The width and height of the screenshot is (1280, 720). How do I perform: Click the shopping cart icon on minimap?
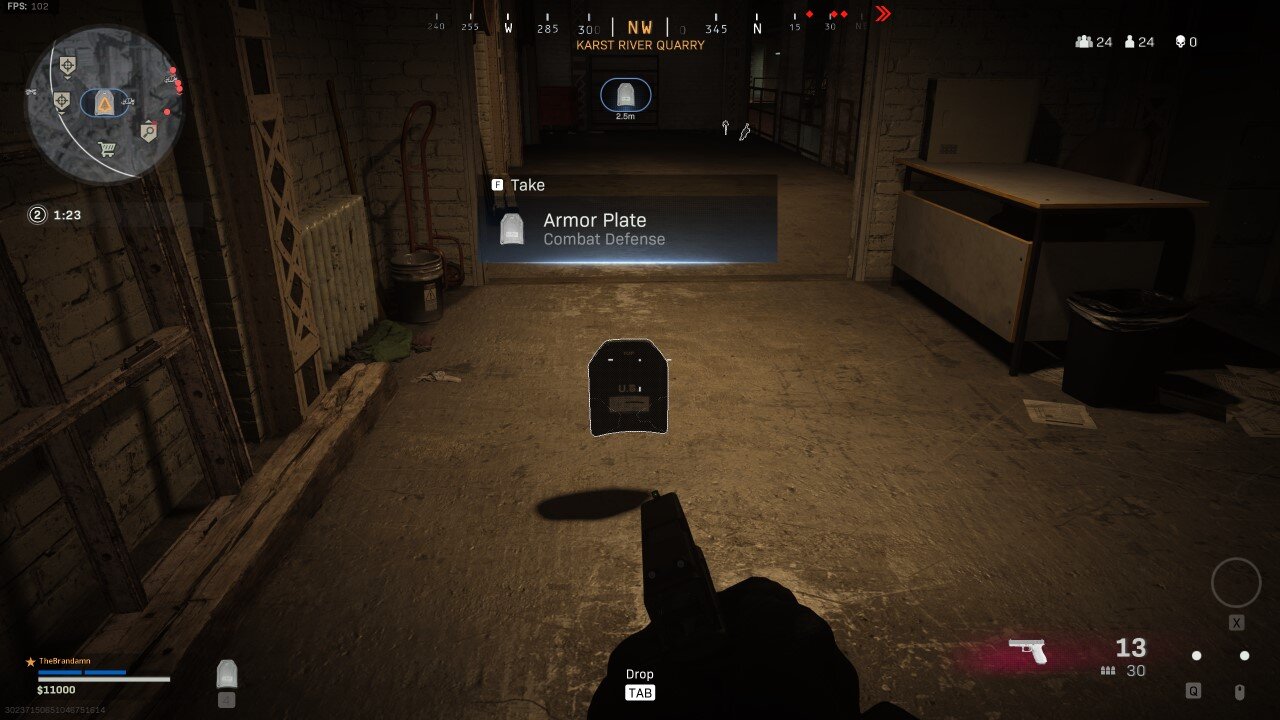coord(107,150)
